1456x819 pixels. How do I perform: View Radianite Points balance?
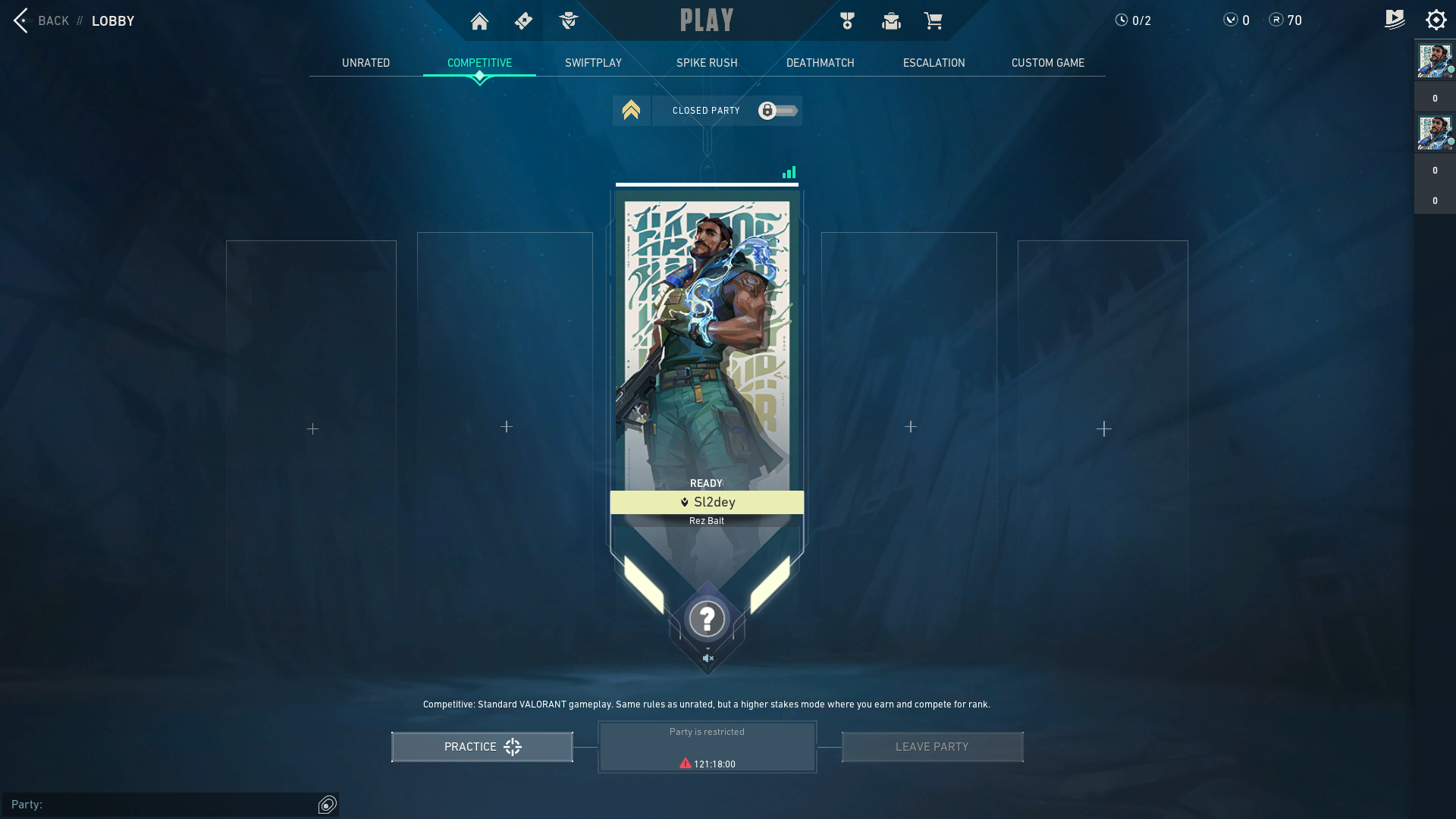point(1275,20)
